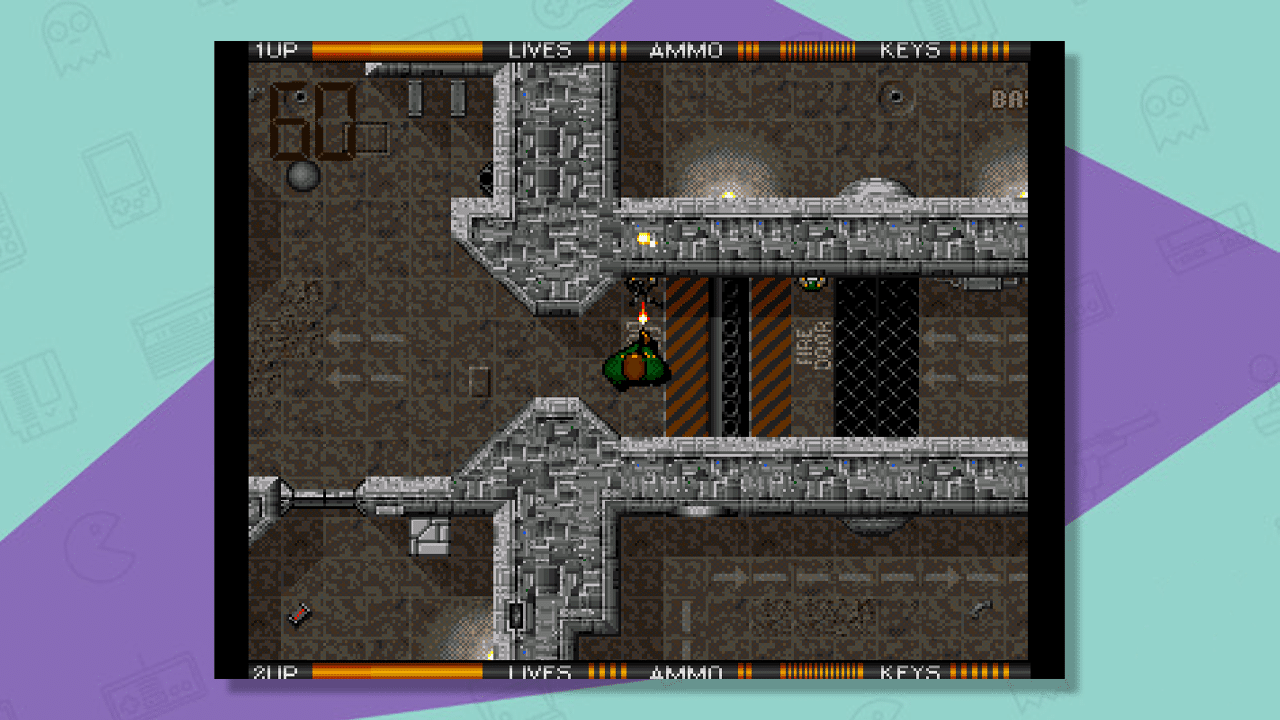Toggle the orange-striped hazard door
Image resolution: width=1280 pixels, height=720 pixels.
click(688, 360)
